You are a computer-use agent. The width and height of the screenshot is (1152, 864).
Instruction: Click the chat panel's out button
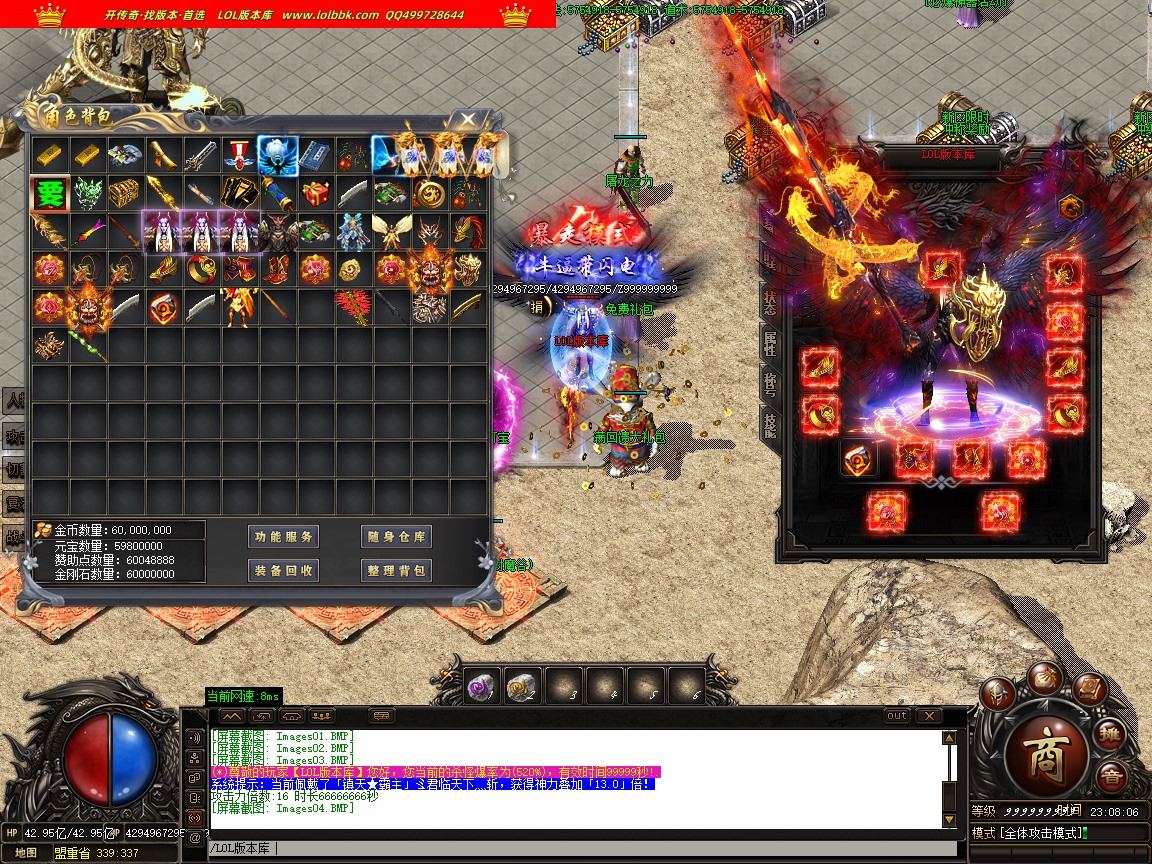point(897,716)
